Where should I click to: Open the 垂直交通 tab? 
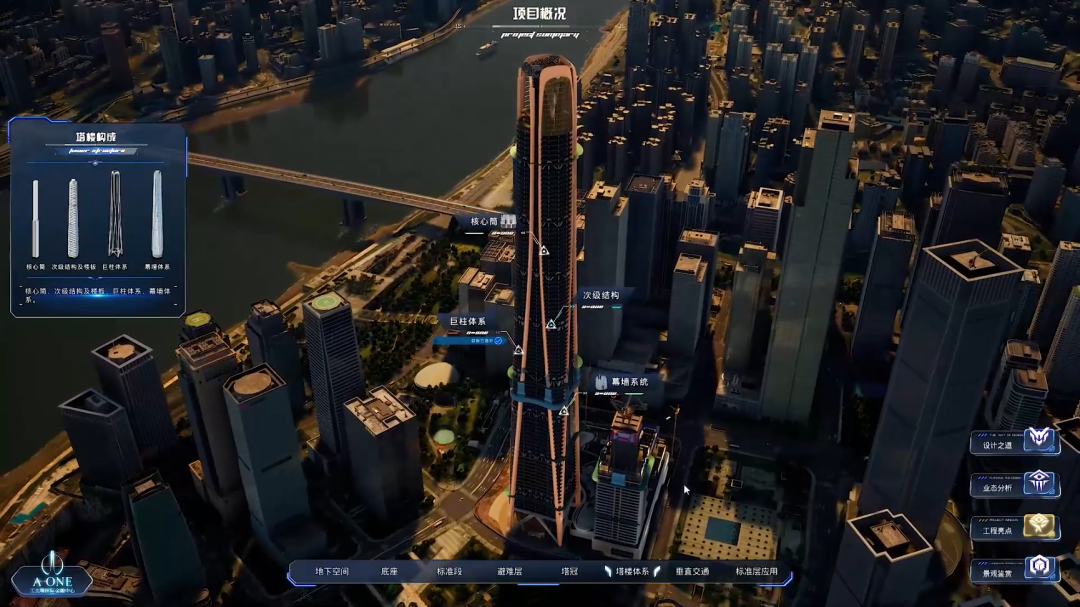coord(692,572)
